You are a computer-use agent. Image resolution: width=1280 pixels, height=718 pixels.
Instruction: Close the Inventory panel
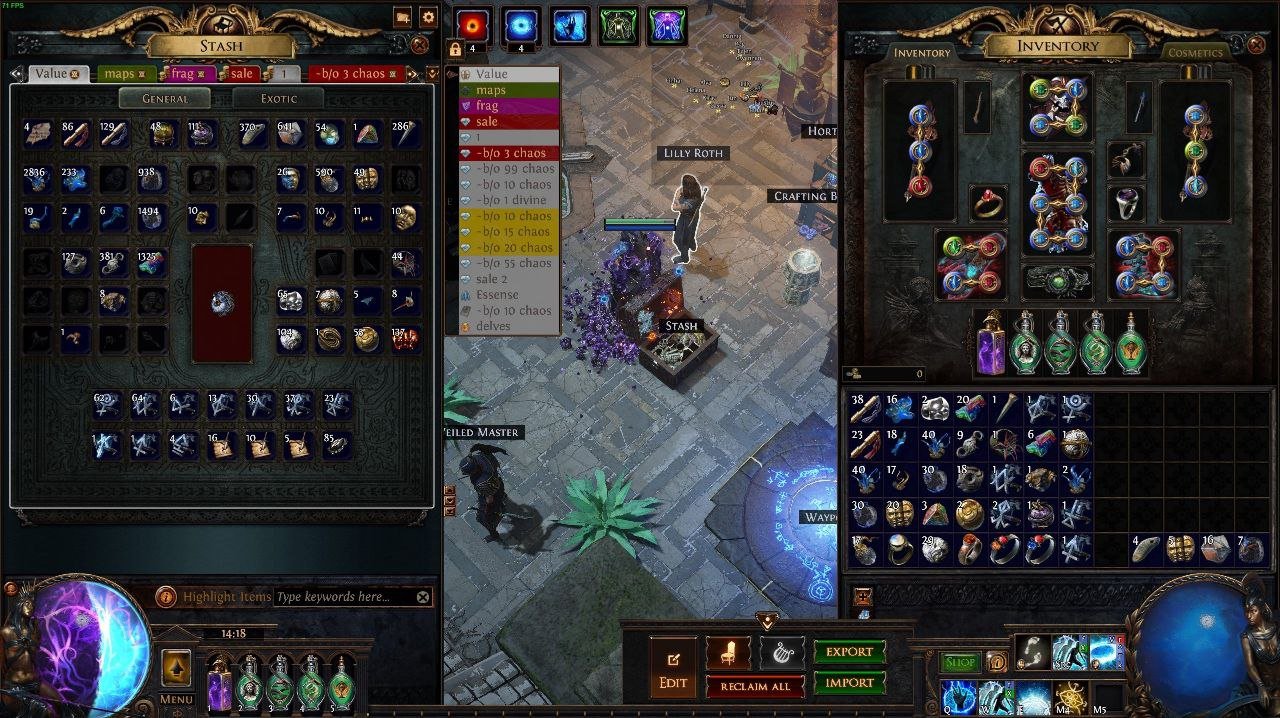click(x=1257, y=45)
